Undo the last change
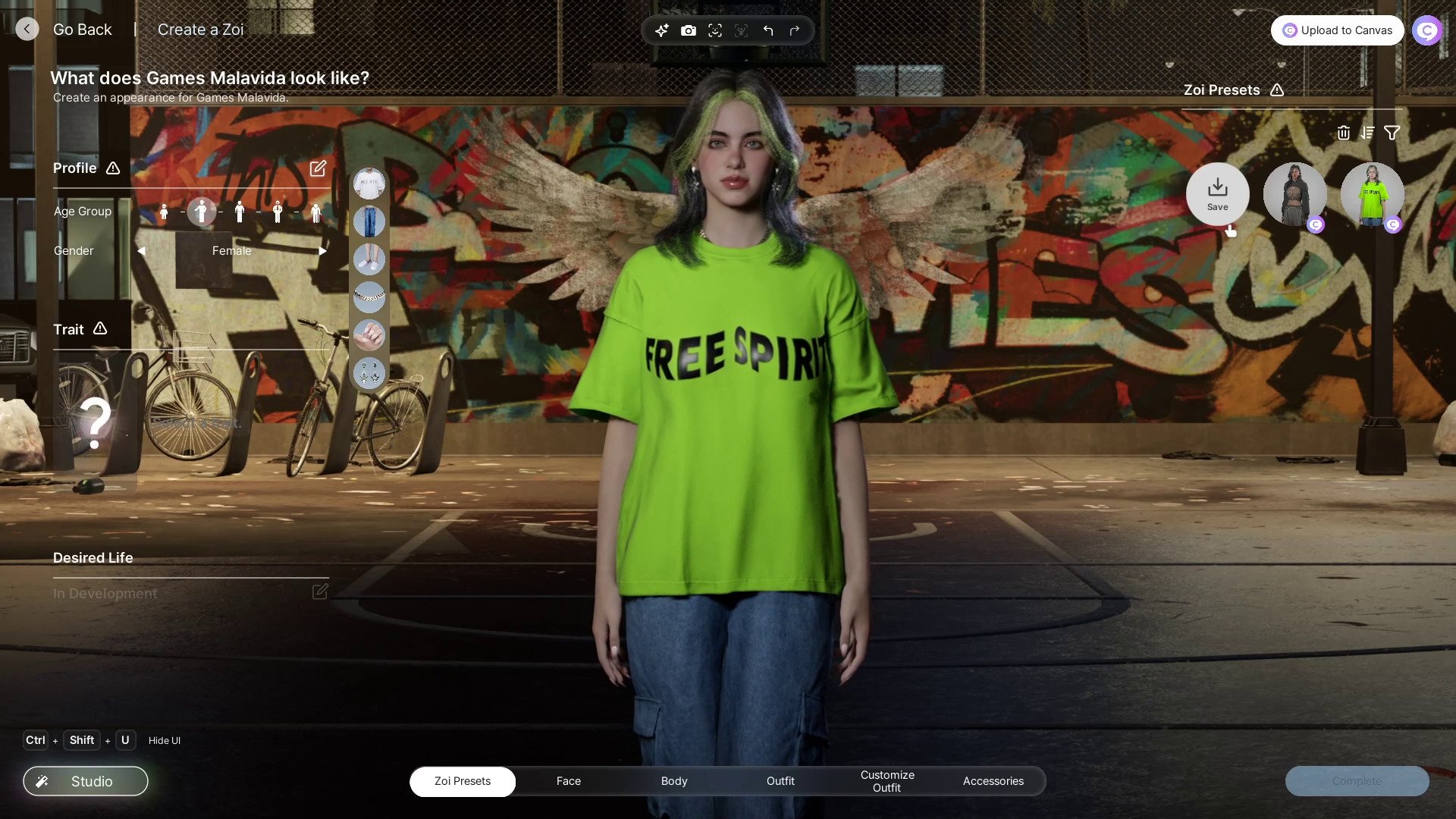The height and width of the screenshot is (819, 1456). coord(768,31)
